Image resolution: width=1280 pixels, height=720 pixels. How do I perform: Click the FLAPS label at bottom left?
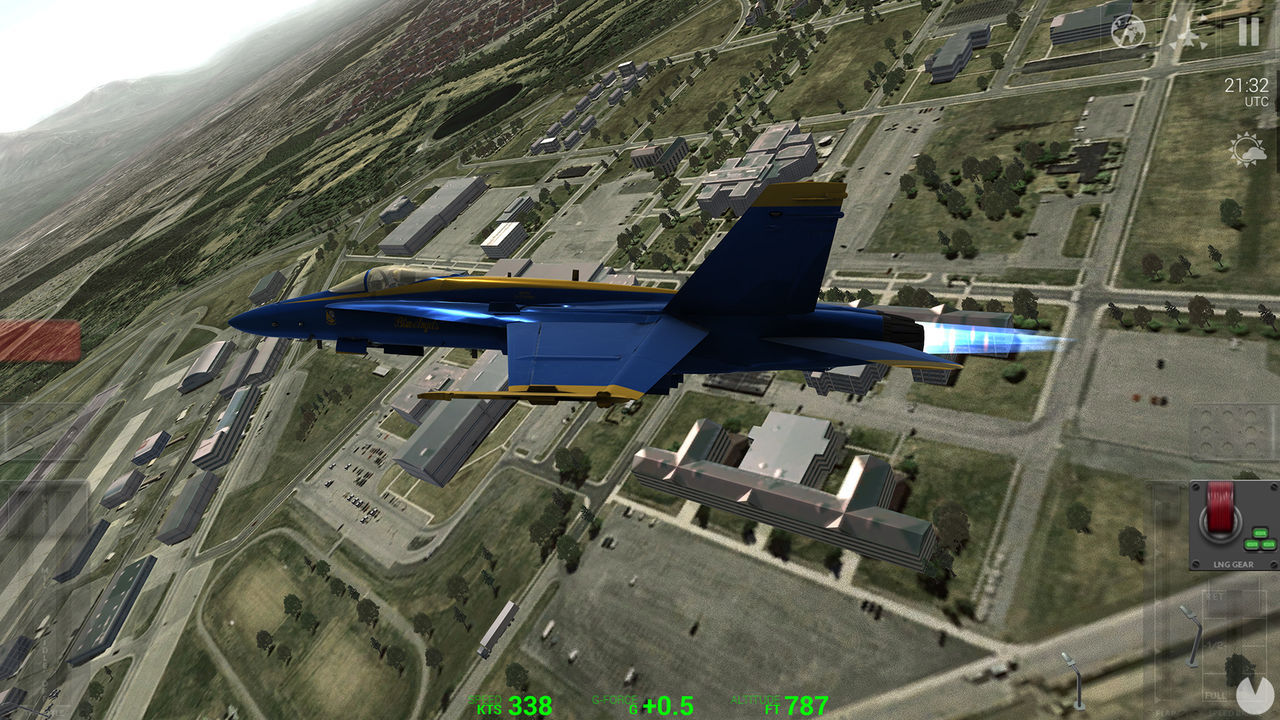coord(1164,712)
